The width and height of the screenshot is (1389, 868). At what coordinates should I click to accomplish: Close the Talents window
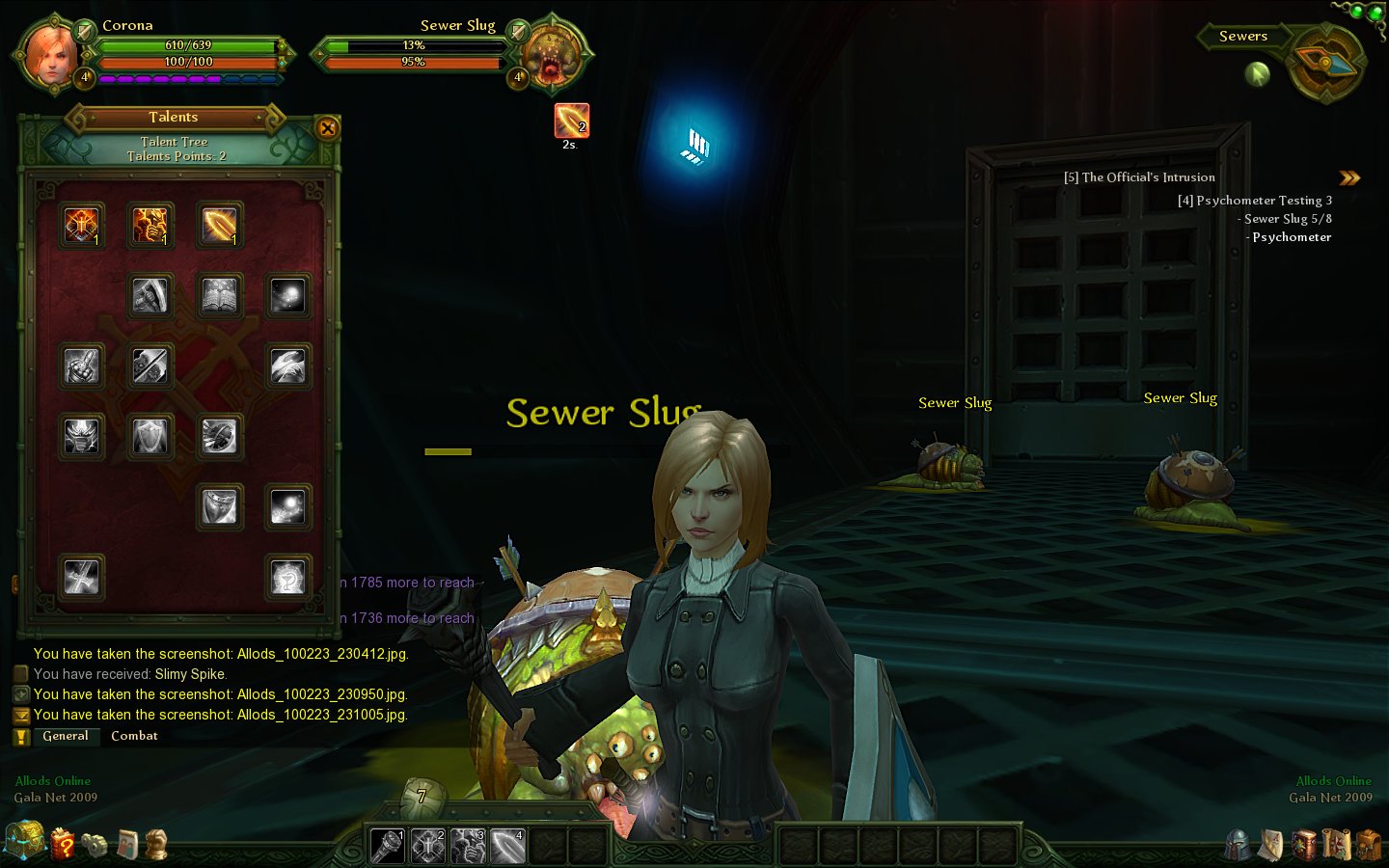328,127
